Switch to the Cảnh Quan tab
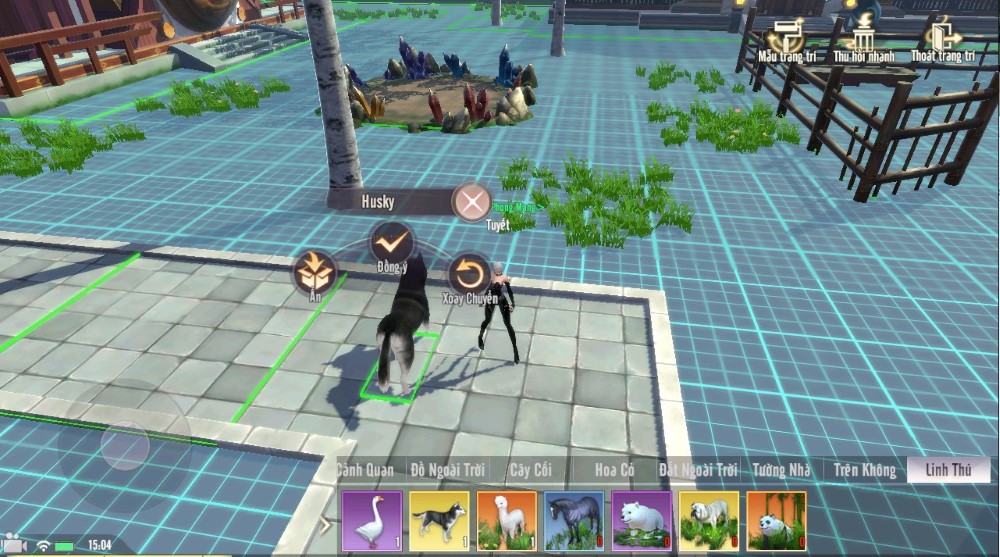Image resolution: width=1000 pixels, height=557 pixels. click(364, 470)
